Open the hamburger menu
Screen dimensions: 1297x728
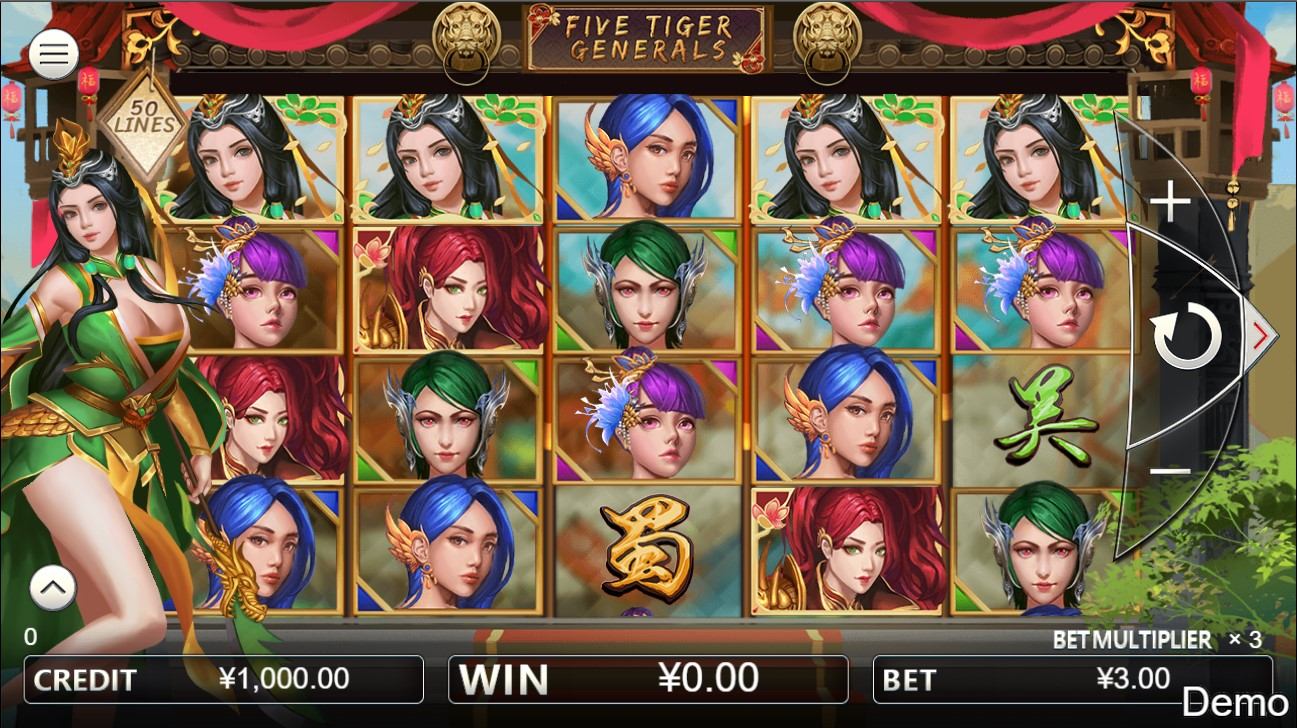point(53,55)
